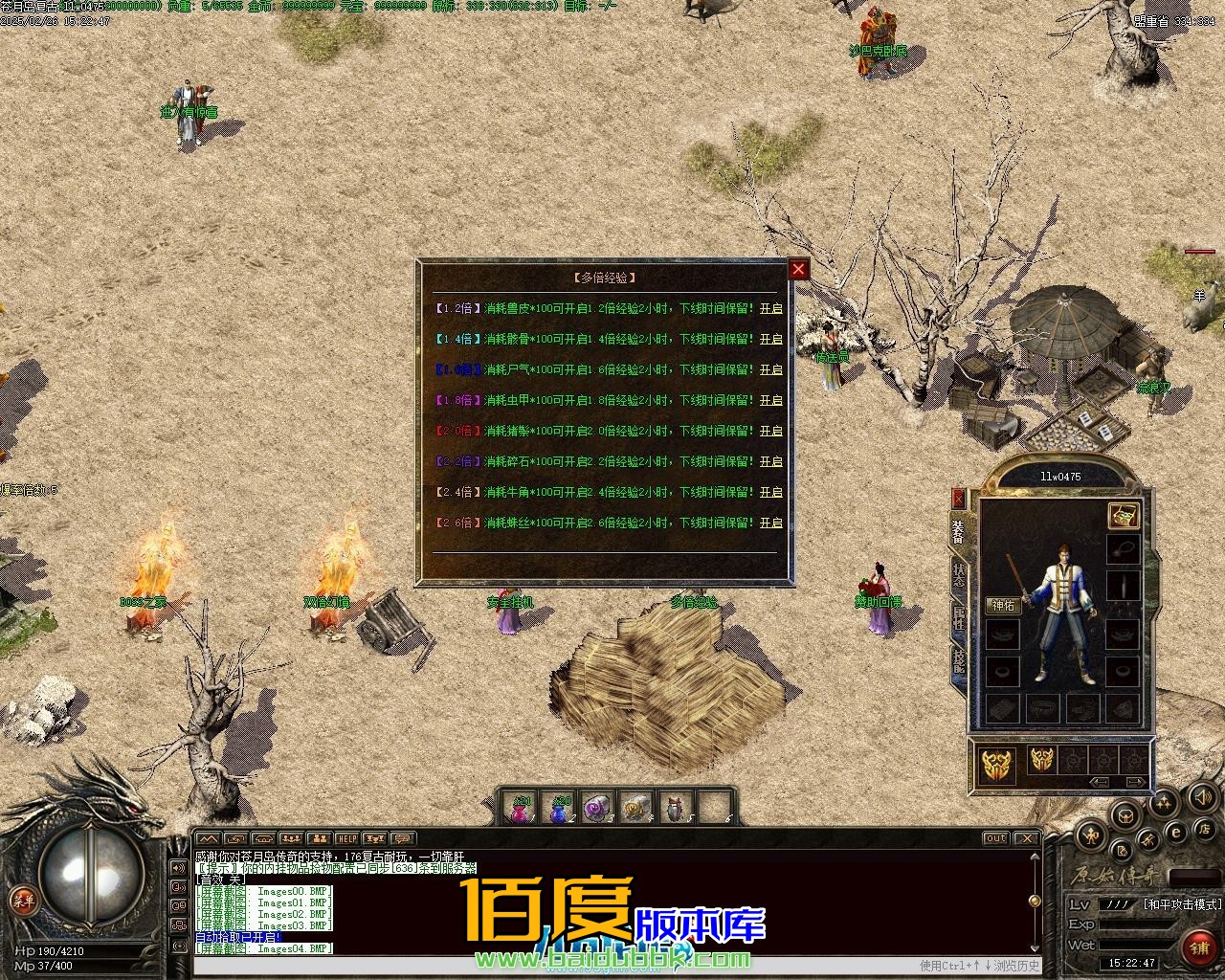Toggle the speaker sound button

(x=1199, y=796)
